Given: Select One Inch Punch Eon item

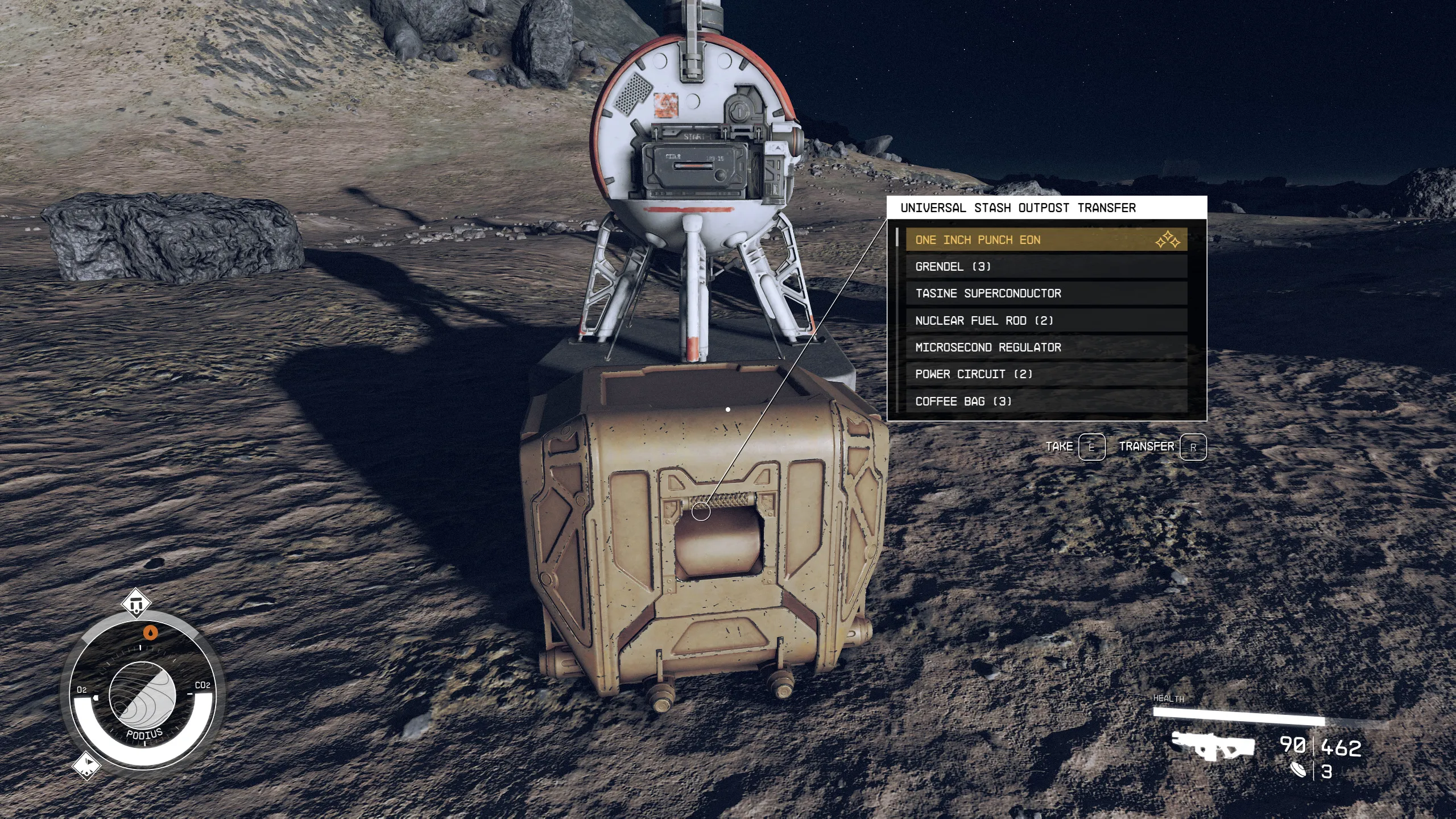Looking at the screenshot, I should 1045,240.
